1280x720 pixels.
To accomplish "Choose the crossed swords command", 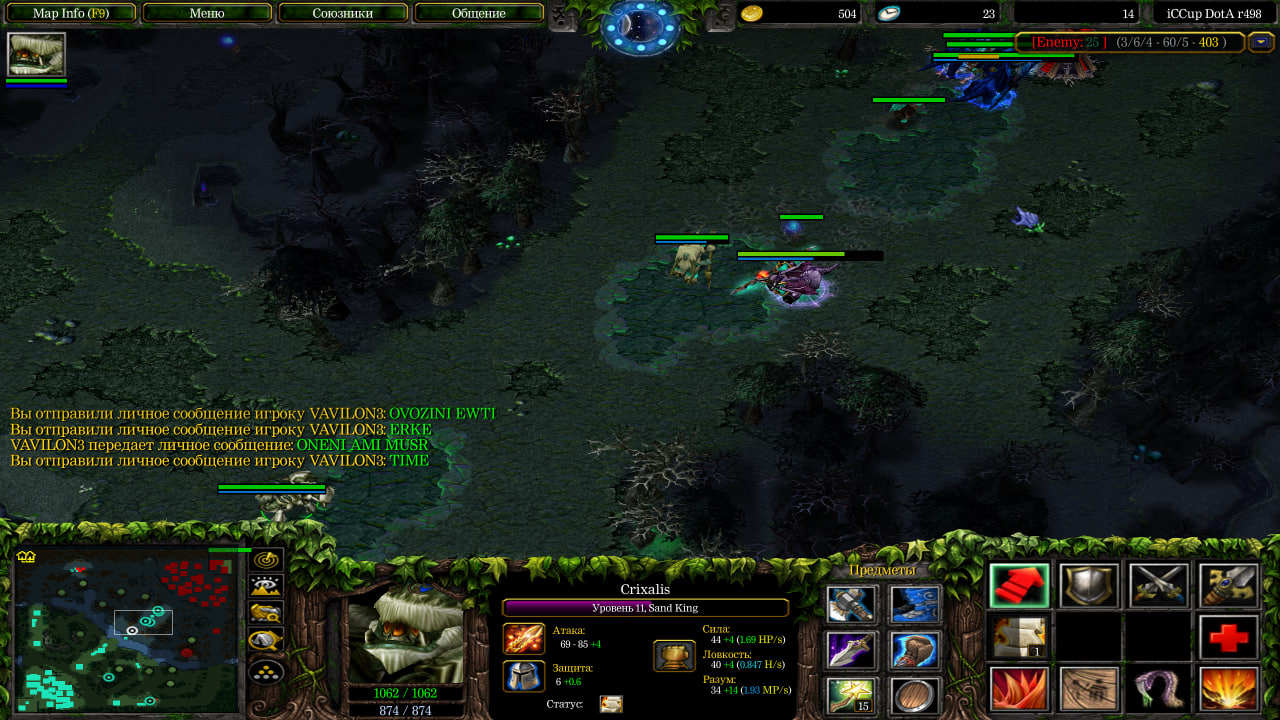I will [1158, 586].
